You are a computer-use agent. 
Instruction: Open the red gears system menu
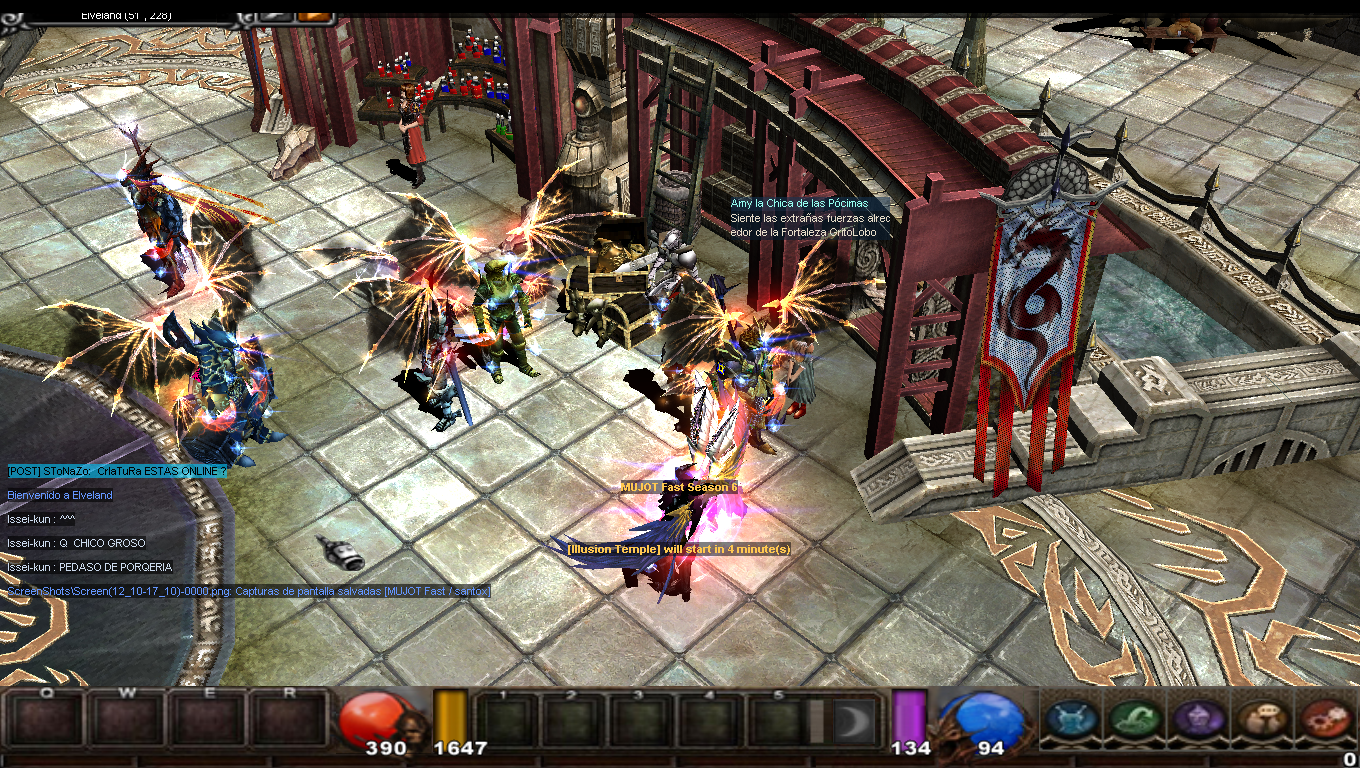(x=1325, y=719)
